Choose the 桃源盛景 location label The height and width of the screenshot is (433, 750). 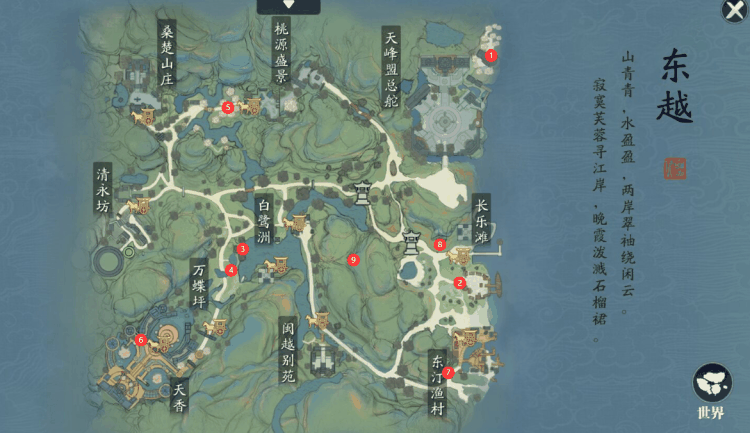[281, 55]
